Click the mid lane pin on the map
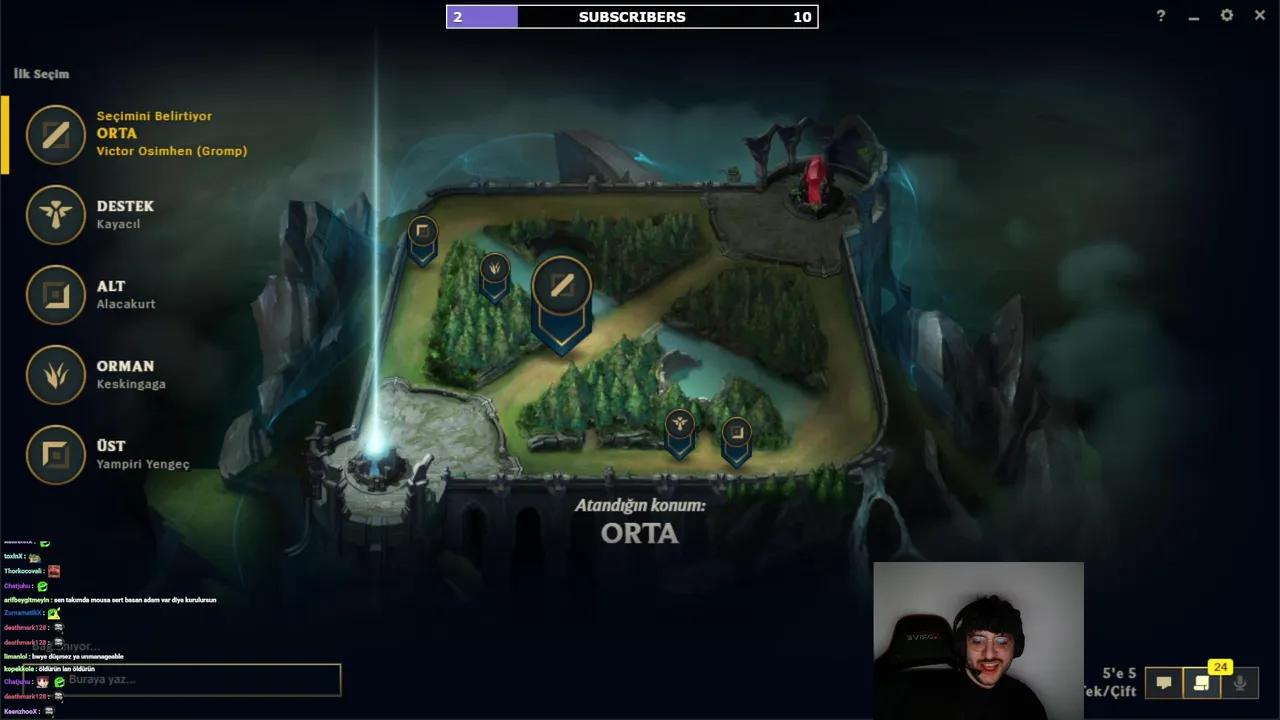Image resolution: width=1280 pixels, height=720 pixels. pyautogui.click(x=561, y=287)
